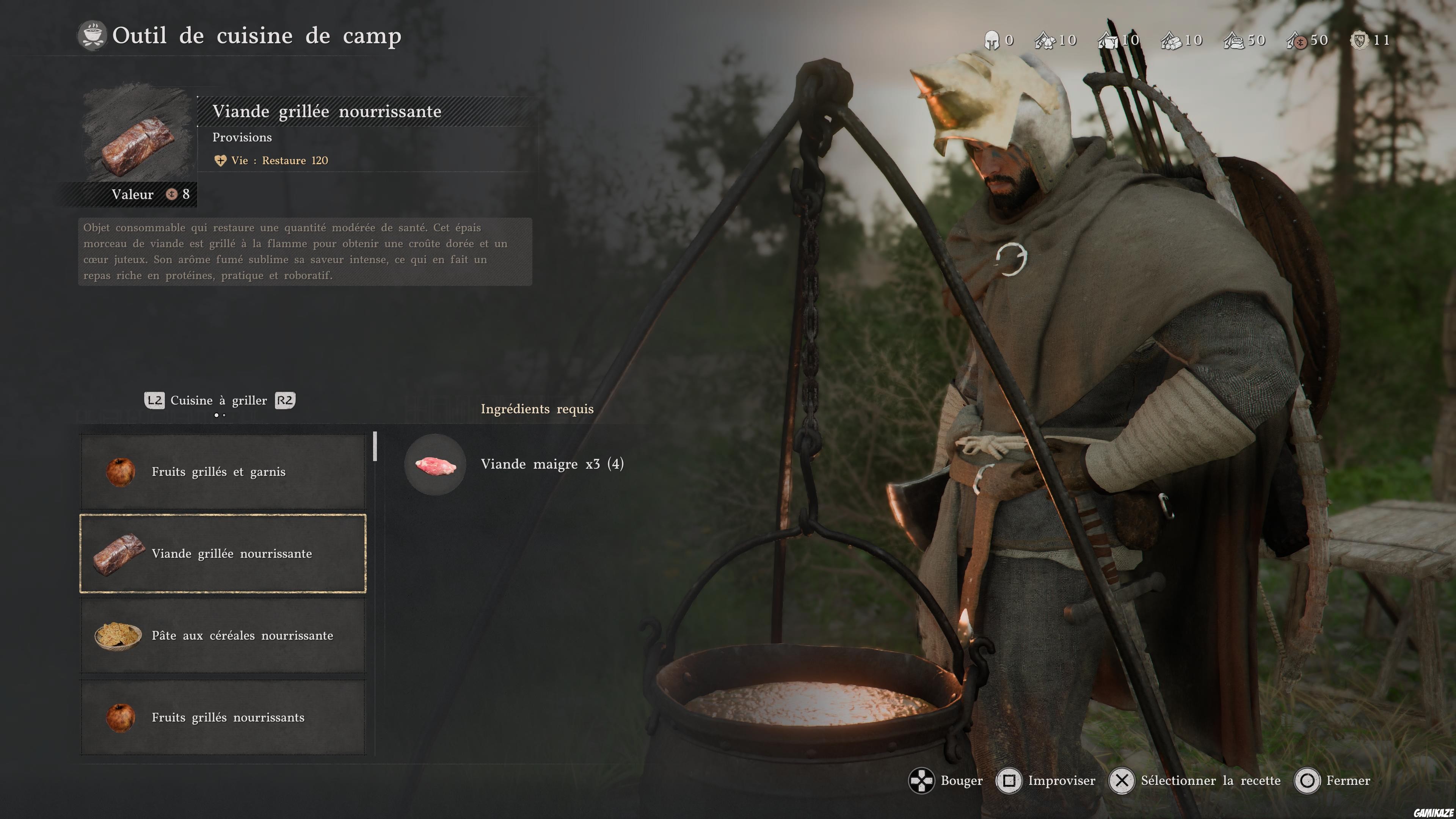Confirm with Sélectionner la recette
The height and width of the screenshot is (819, 1456).
pos(1196,781)
